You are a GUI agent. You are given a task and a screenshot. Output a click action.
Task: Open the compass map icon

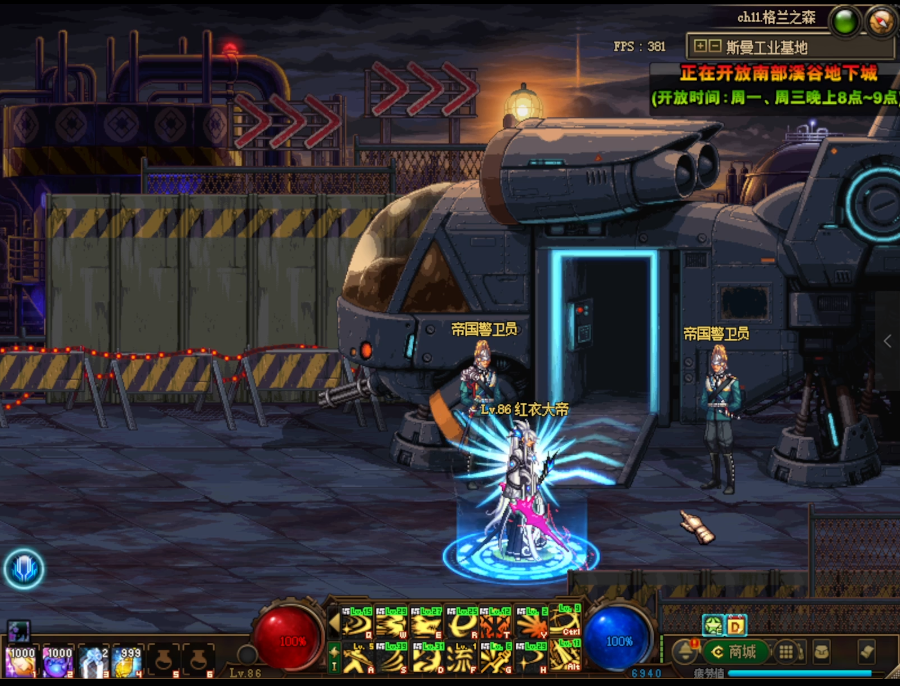point(881,19)
